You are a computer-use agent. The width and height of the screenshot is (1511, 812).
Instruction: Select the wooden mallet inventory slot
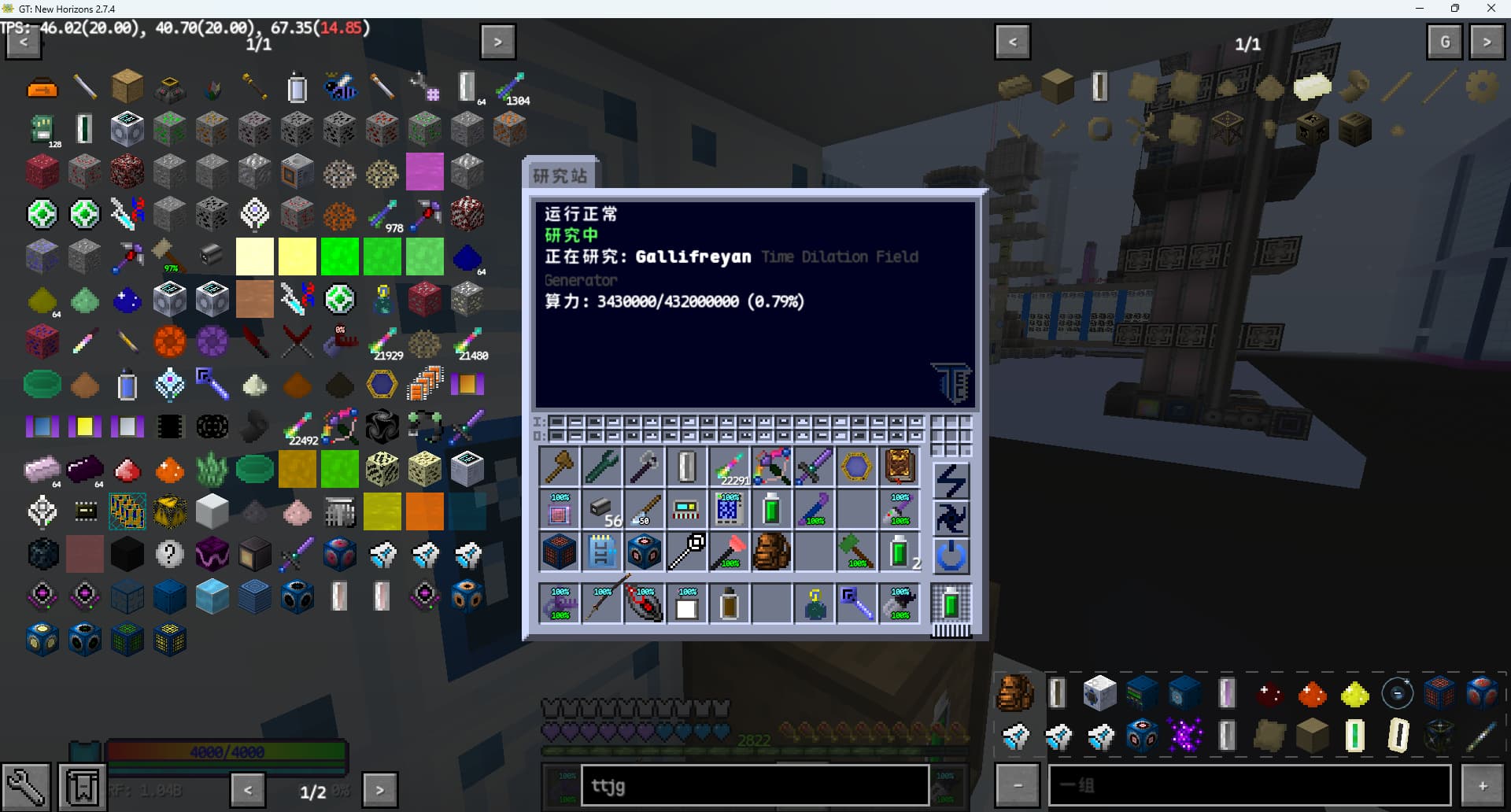tap(560, 467)
